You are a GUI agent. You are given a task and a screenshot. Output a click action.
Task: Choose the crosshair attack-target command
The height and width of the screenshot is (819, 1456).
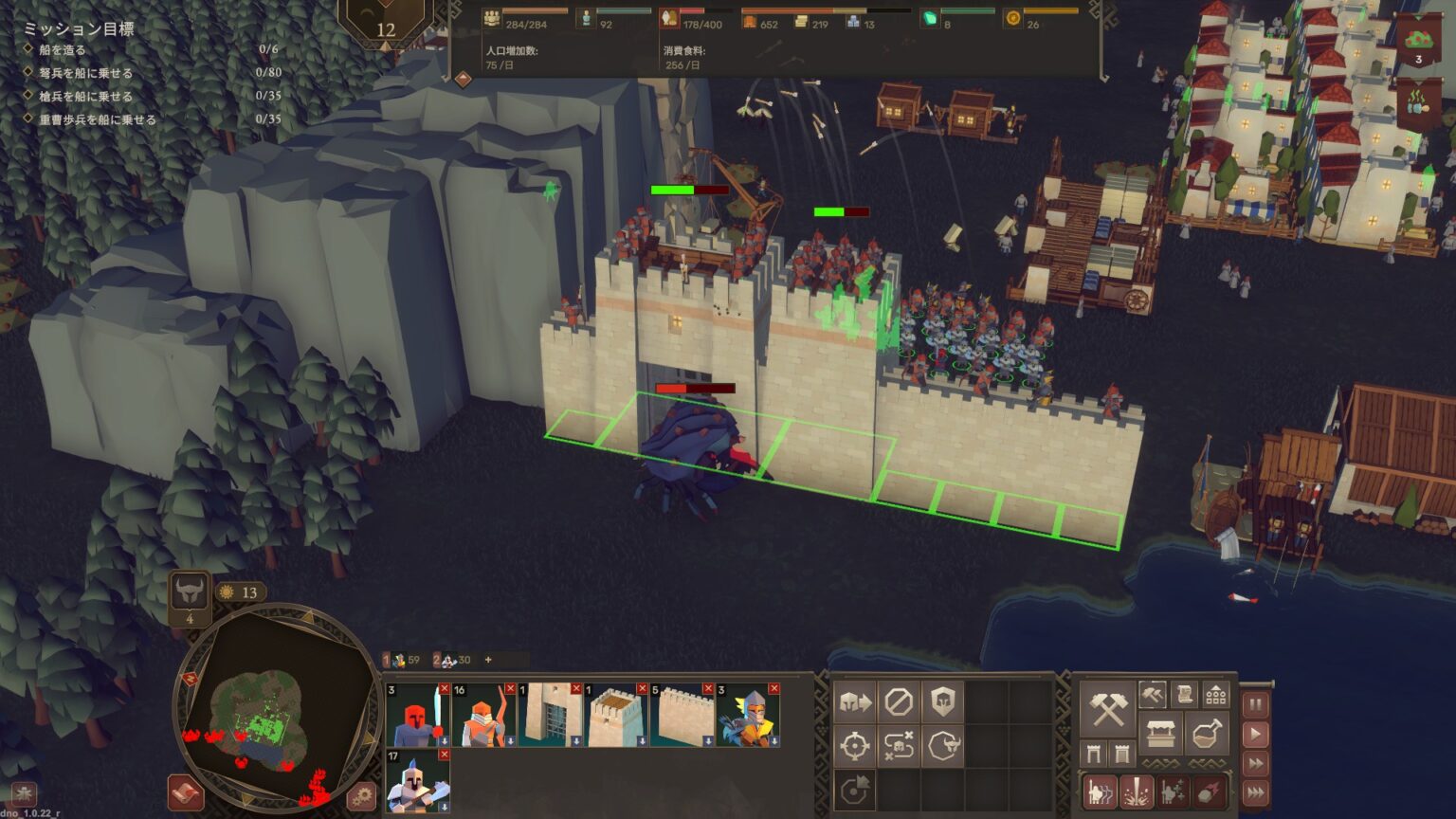pos(854,746)
